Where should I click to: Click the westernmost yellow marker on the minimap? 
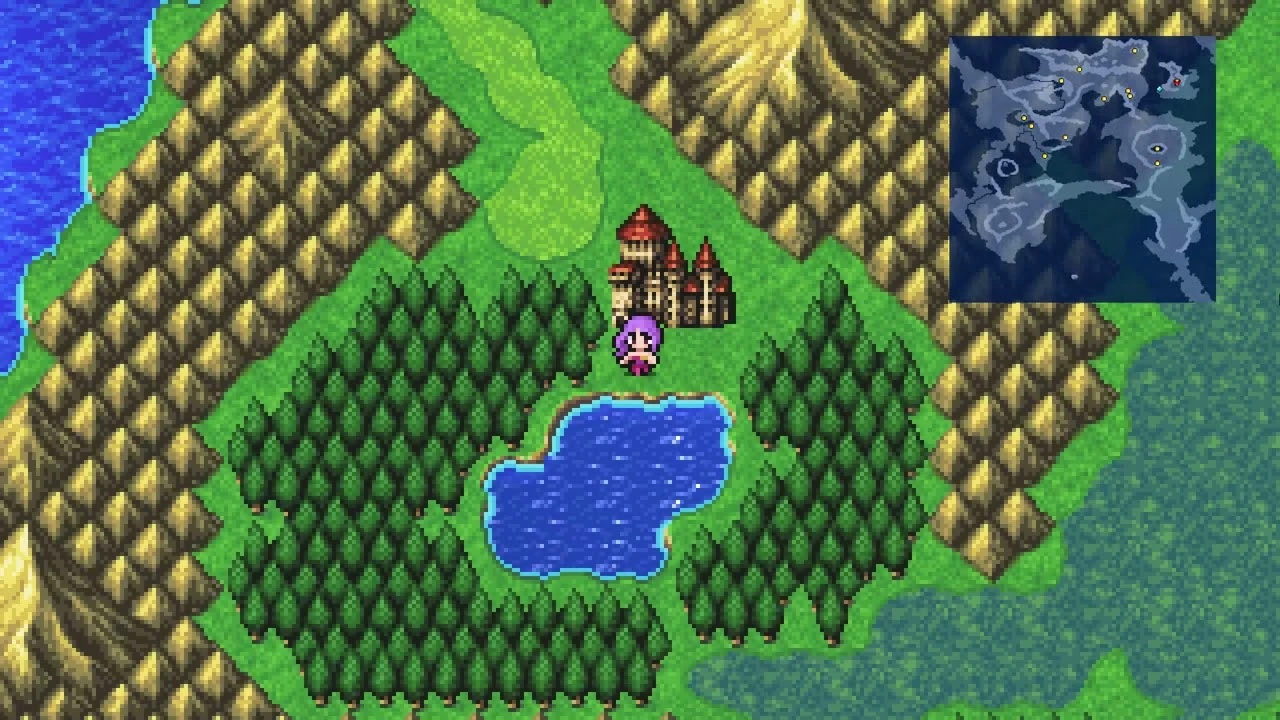tap(1022, 117)
